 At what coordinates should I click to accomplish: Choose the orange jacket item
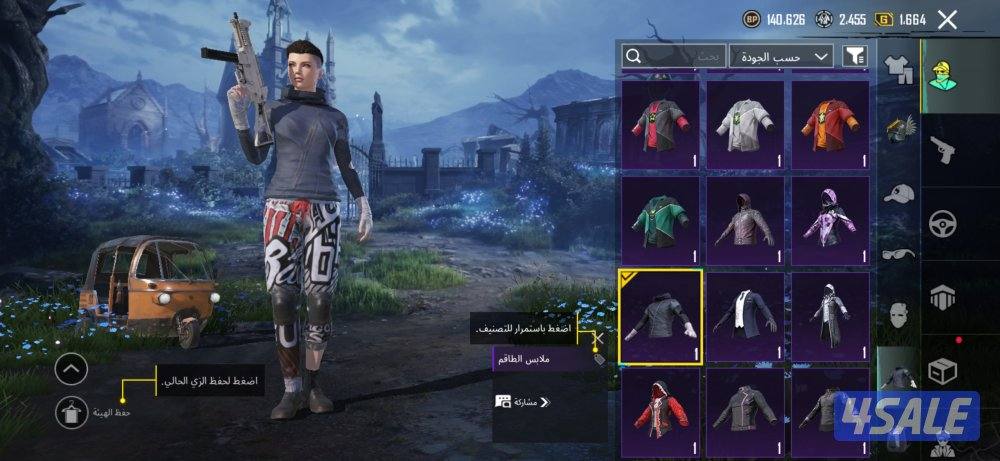(830, 124)
